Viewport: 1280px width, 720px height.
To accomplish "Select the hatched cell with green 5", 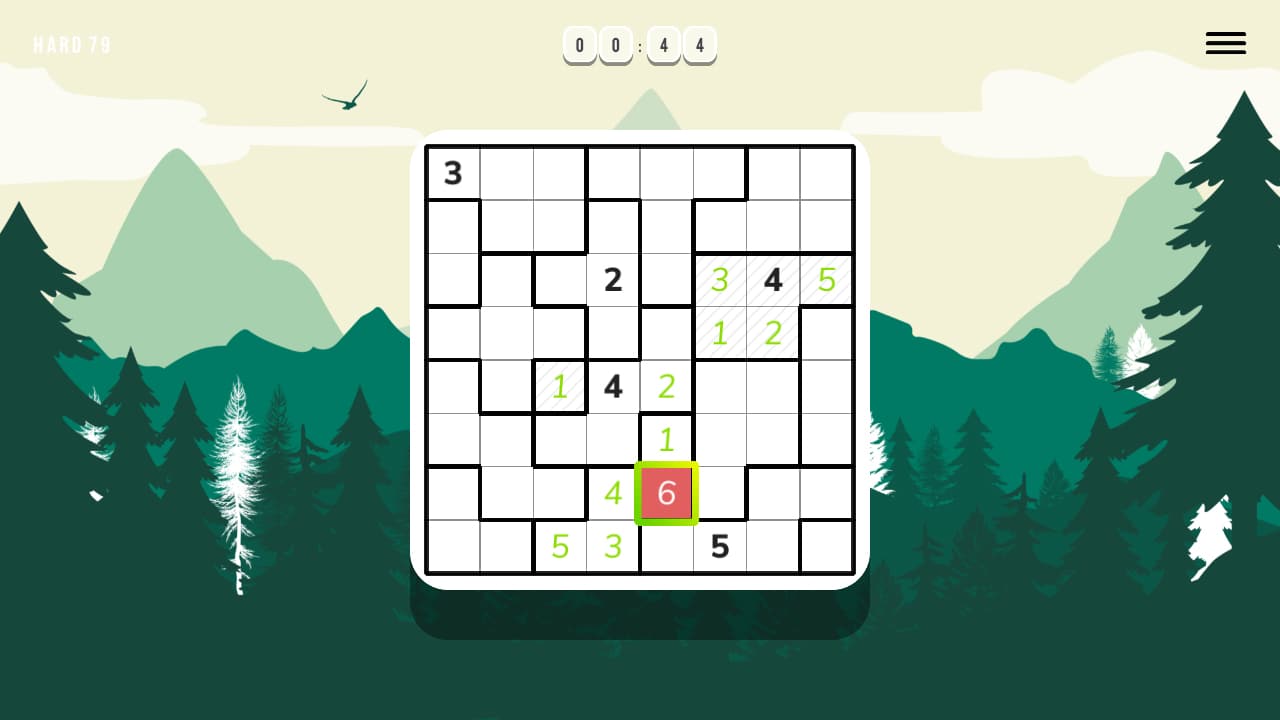I will pyautogui.click(x=825, y=280).
